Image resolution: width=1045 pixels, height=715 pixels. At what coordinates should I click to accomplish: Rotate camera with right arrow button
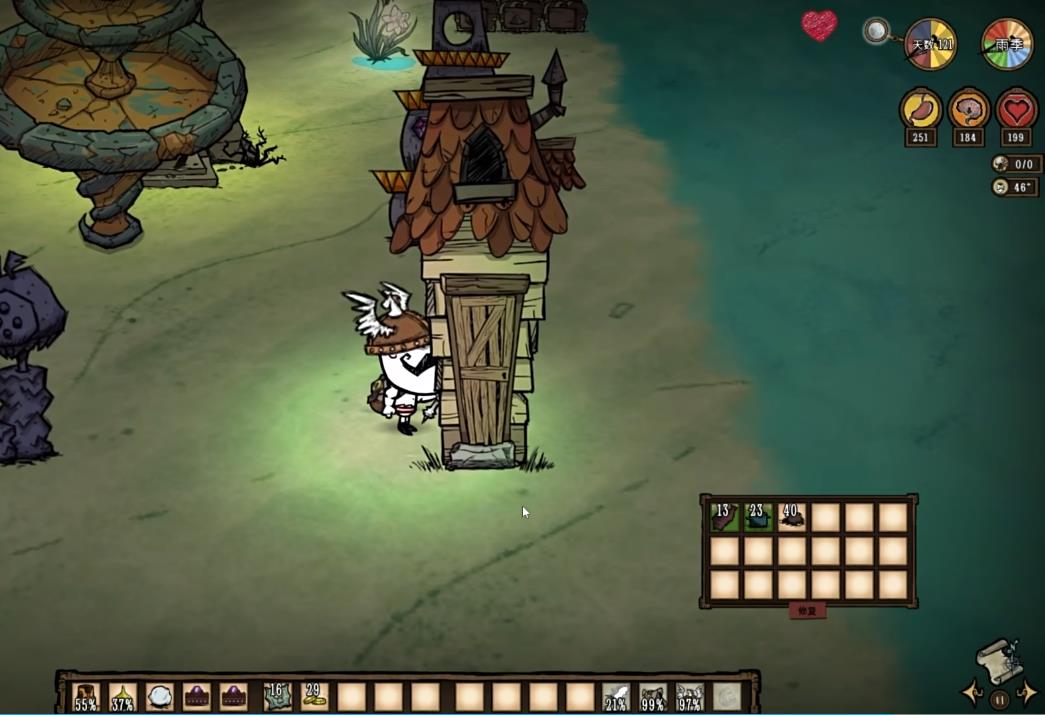(x=1027, y=692)
